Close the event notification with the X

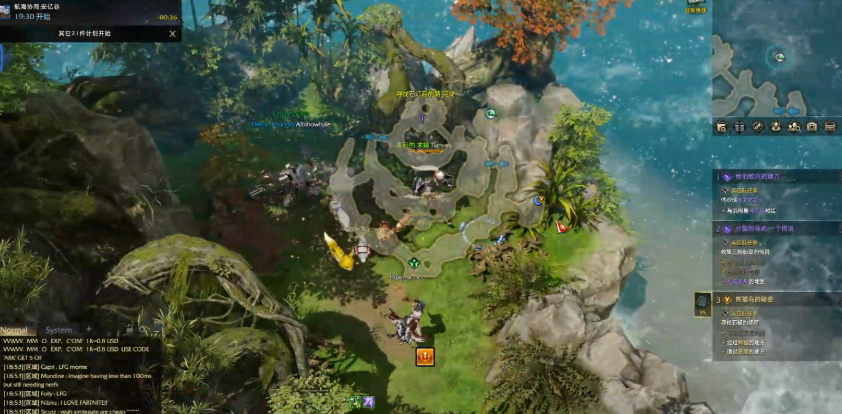point(172,33)
